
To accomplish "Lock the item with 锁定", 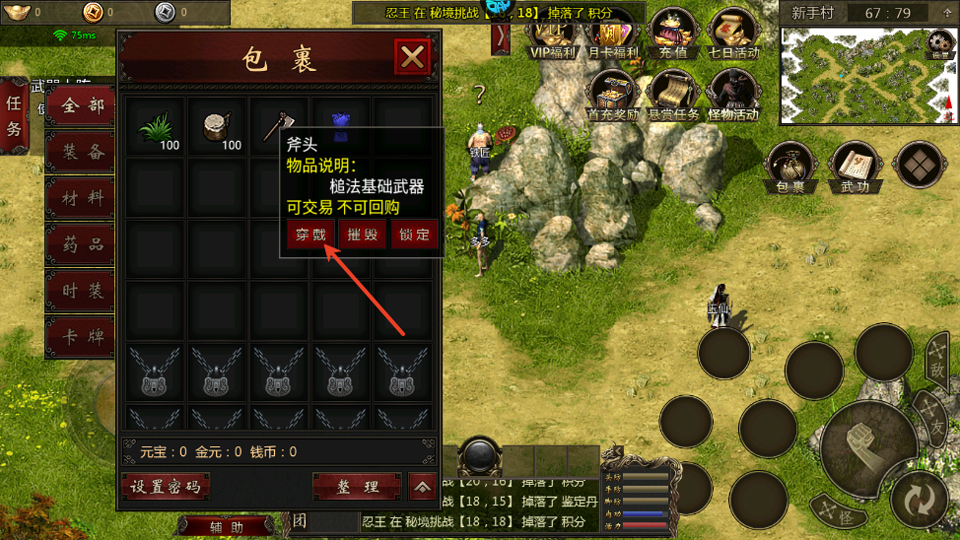I will [414, 235].
